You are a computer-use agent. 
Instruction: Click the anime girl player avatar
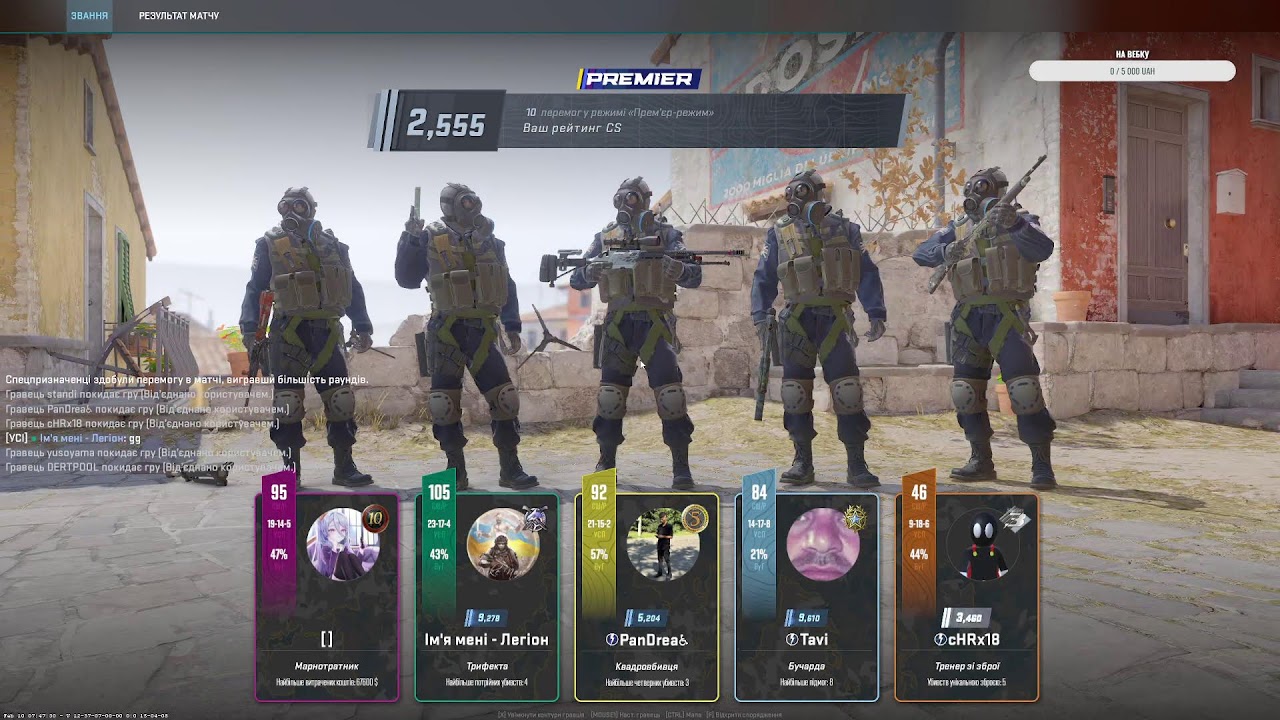coord(342,545)
